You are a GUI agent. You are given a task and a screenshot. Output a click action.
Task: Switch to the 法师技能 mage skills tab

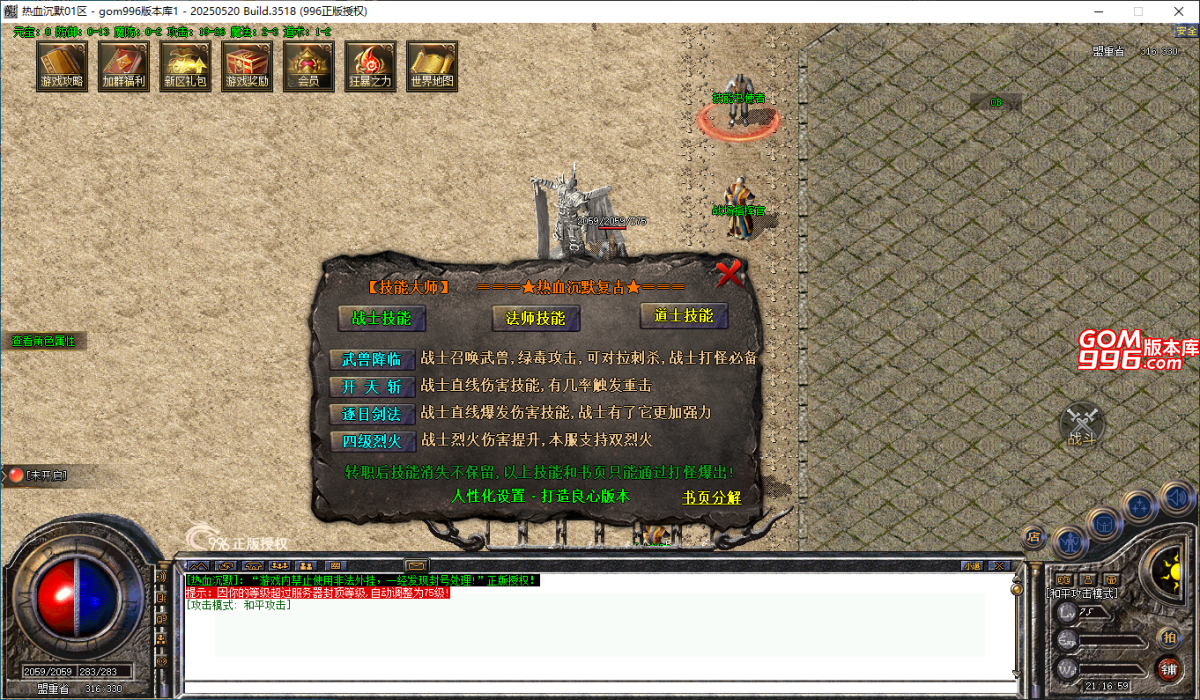pos(536,318)
